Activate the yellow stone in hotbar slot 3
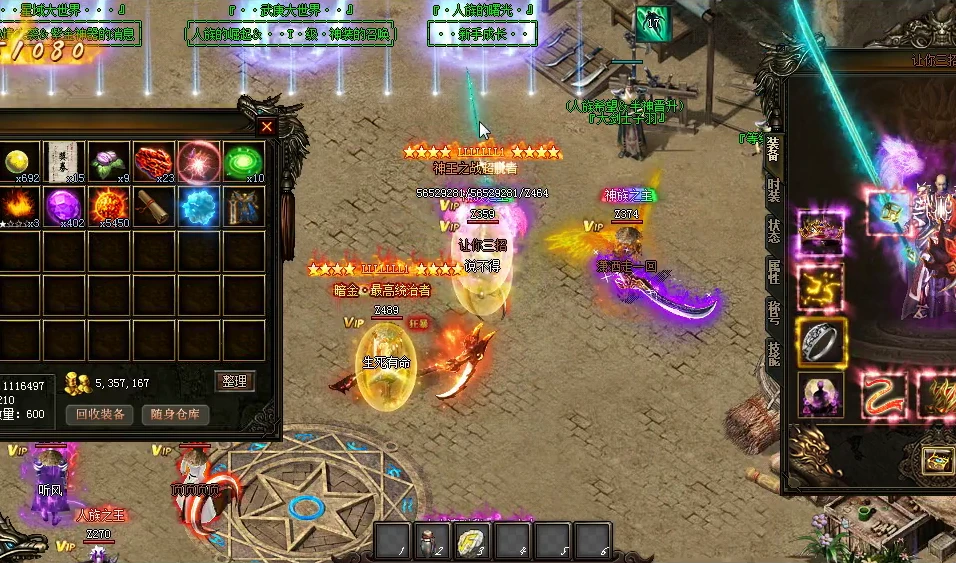 (x=471, y=541)
